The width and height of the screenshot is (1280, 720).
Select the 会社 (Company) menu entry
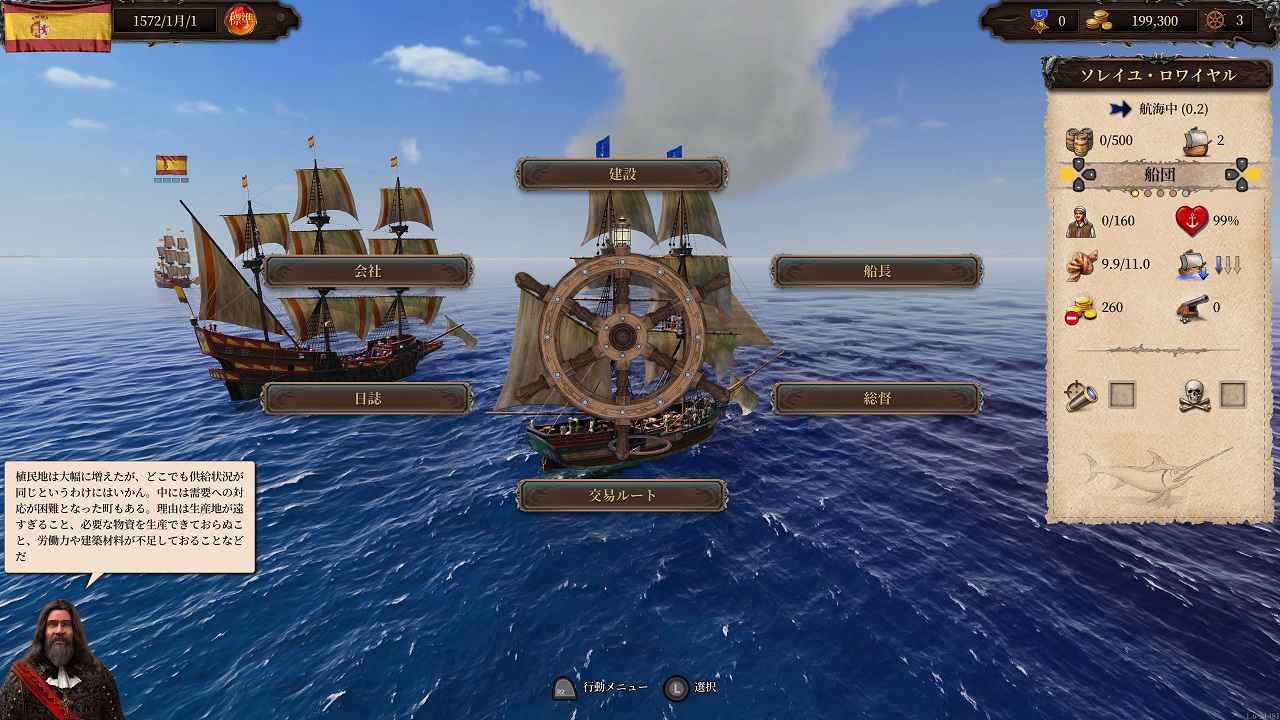367,271
